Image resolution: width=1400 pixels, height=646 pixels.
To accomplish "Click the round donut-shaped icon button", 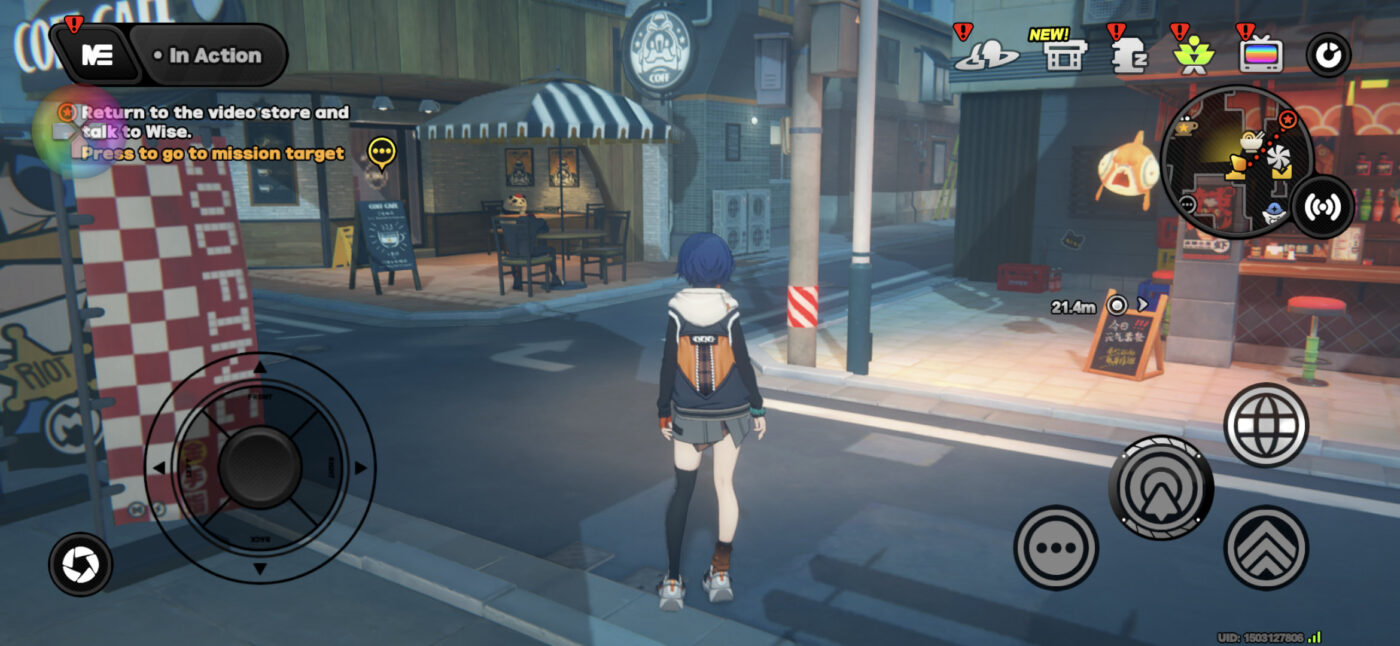I will click(x=1328, y=56).
